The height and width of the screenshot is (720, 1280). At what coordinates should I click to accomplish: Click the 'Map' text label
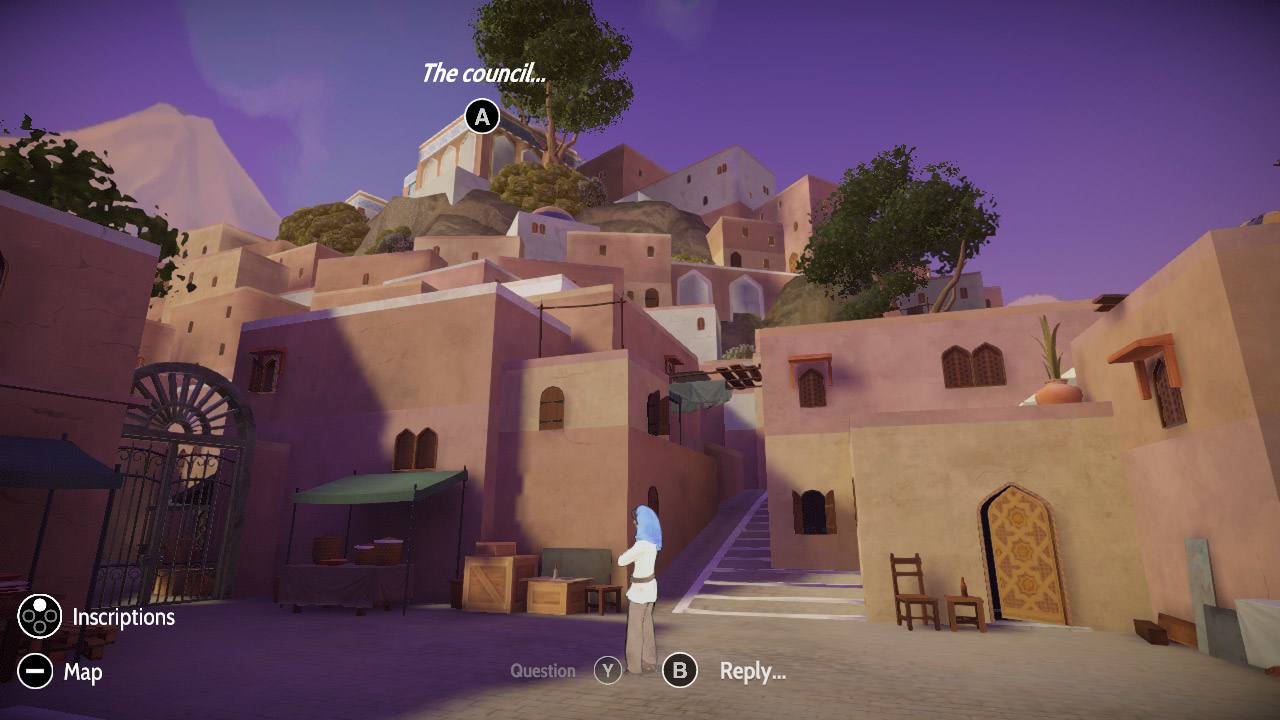84,672
